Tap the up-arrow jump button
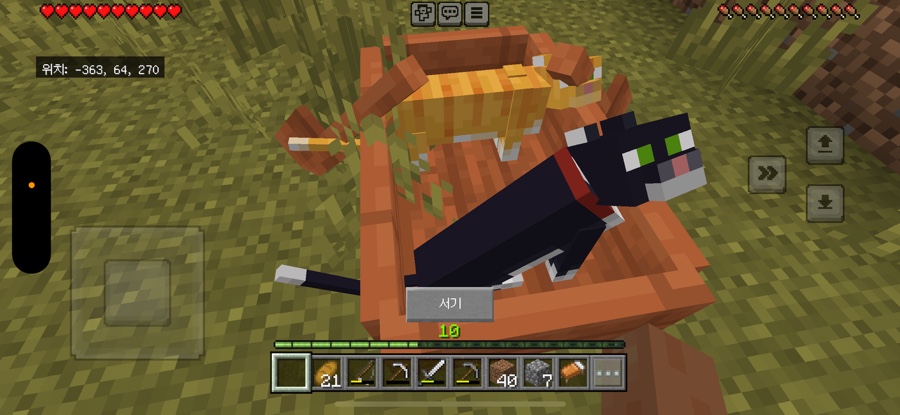This screenshot has width=900, height=415. click(x=825, y=145)
